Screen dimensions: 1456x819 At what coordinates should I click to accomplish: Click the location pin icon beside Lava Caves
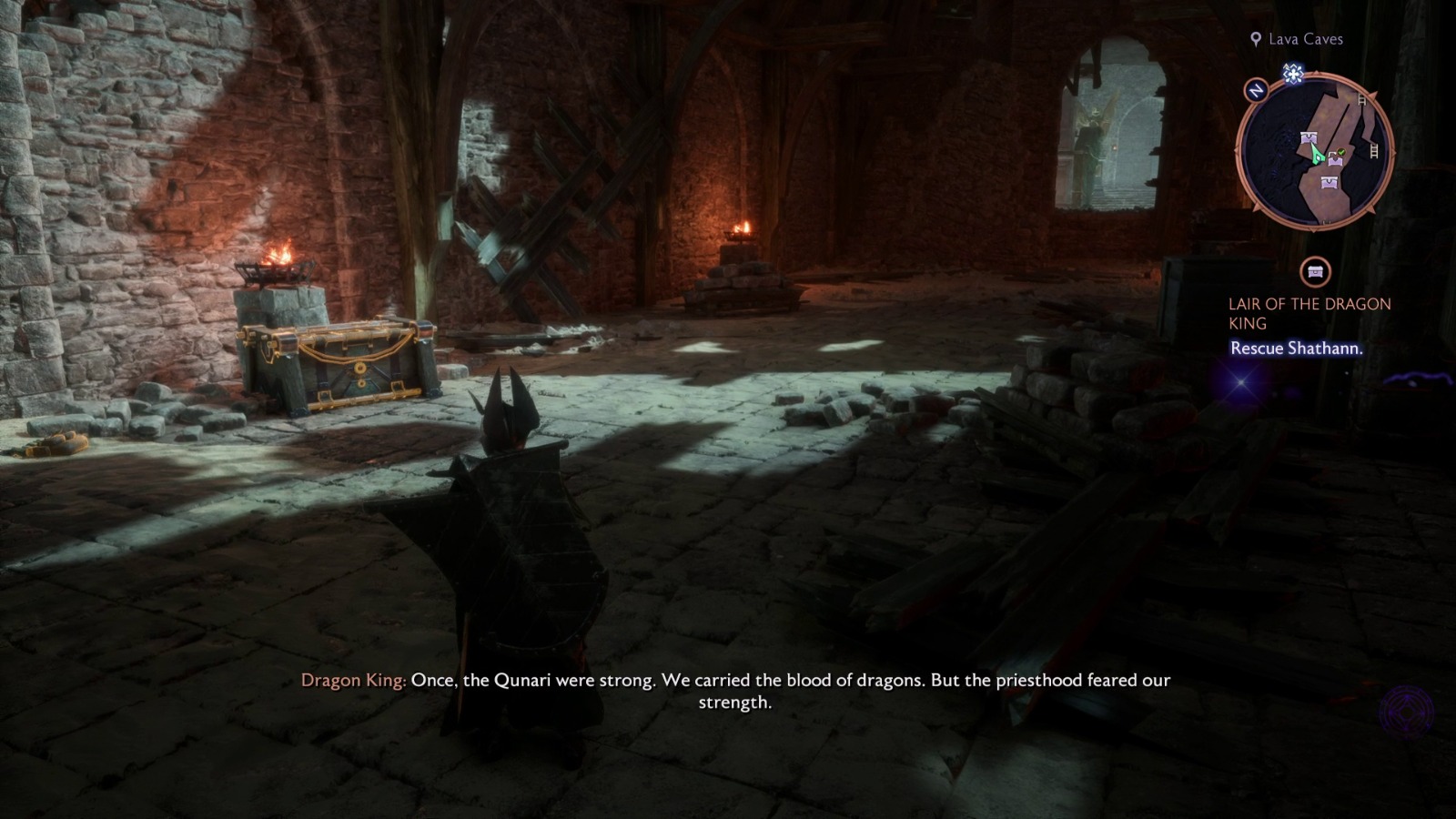1256,39
